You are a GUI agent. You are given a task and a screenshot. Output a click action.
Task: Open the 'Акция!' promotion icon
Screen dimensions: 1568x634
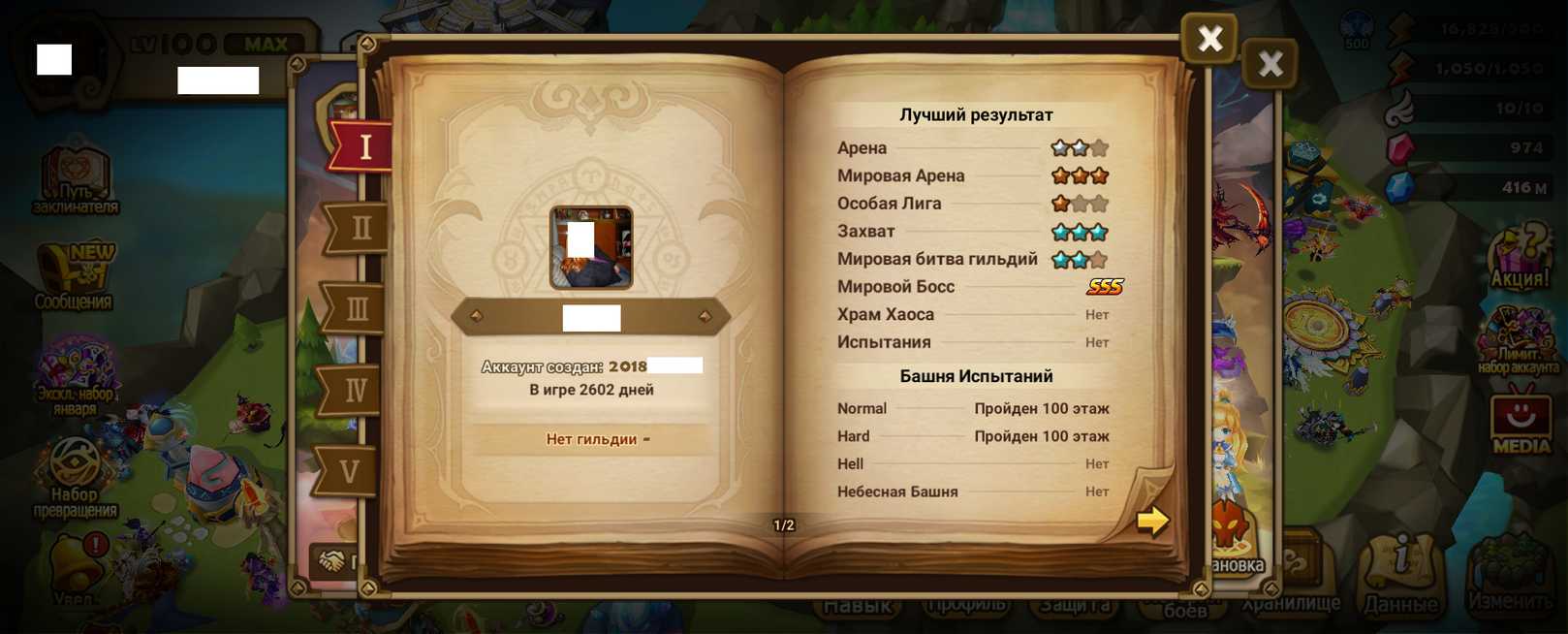(1520, 258)
